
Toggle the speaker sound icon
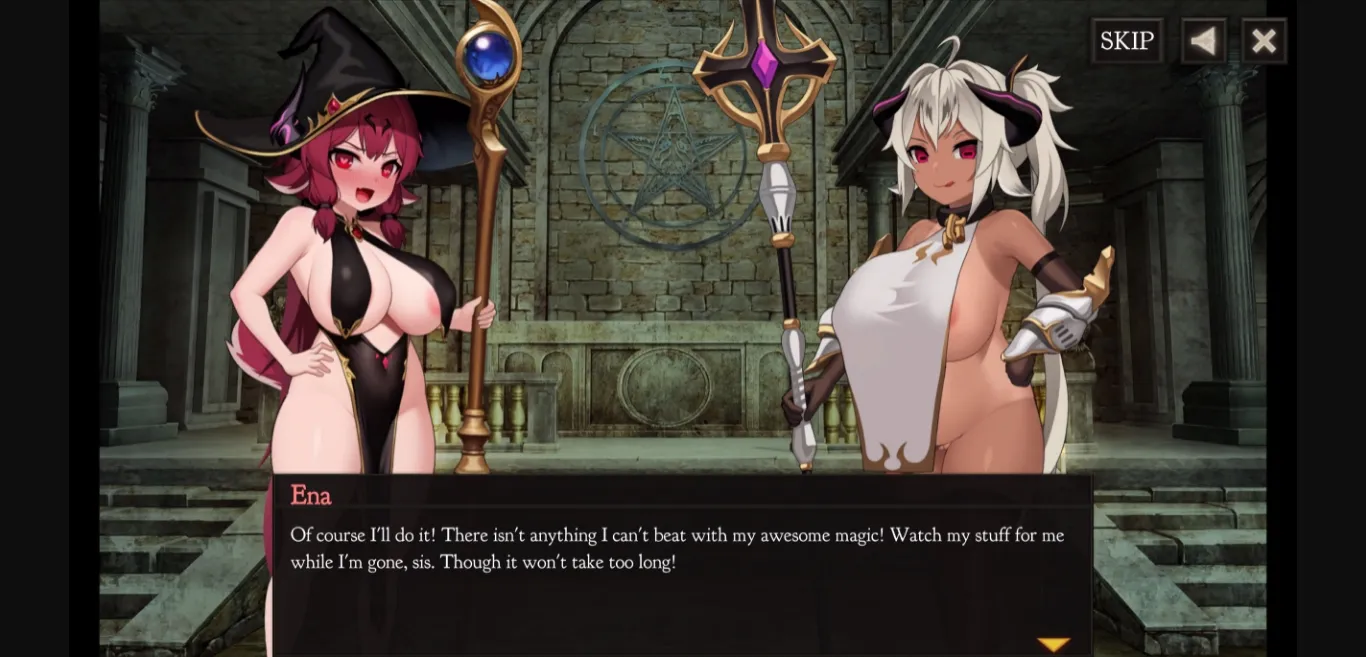click(1203, 41)
